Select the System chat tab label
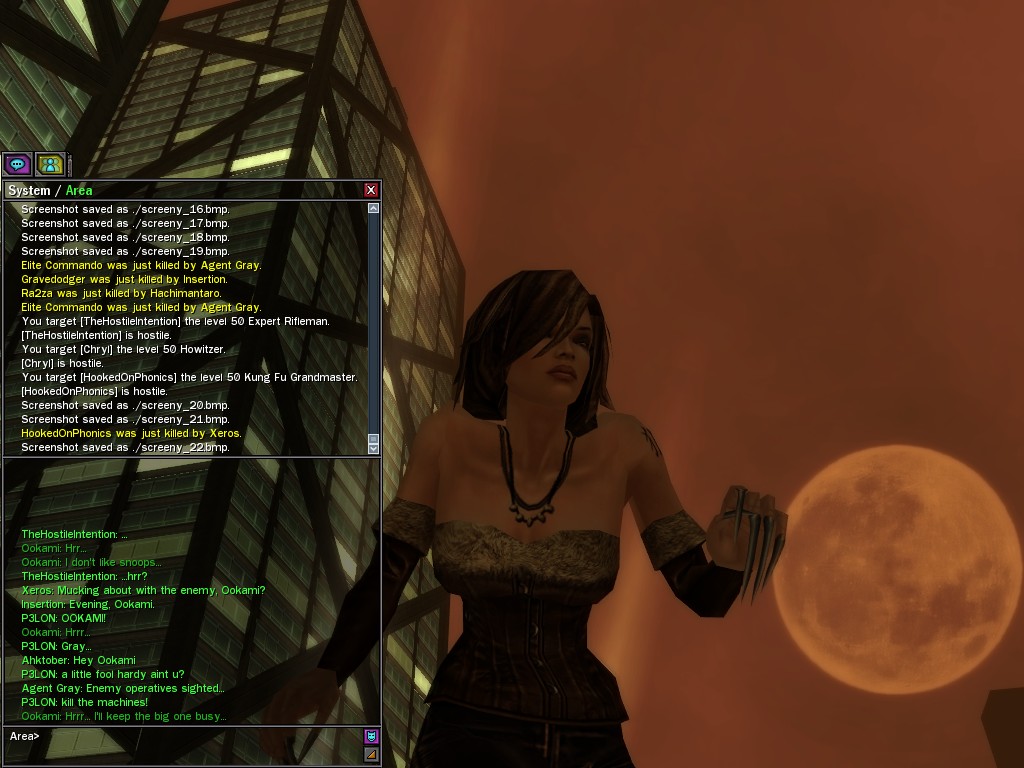Image resolution: width=1024 pixels, height=768 pixels. coord(29,191)
